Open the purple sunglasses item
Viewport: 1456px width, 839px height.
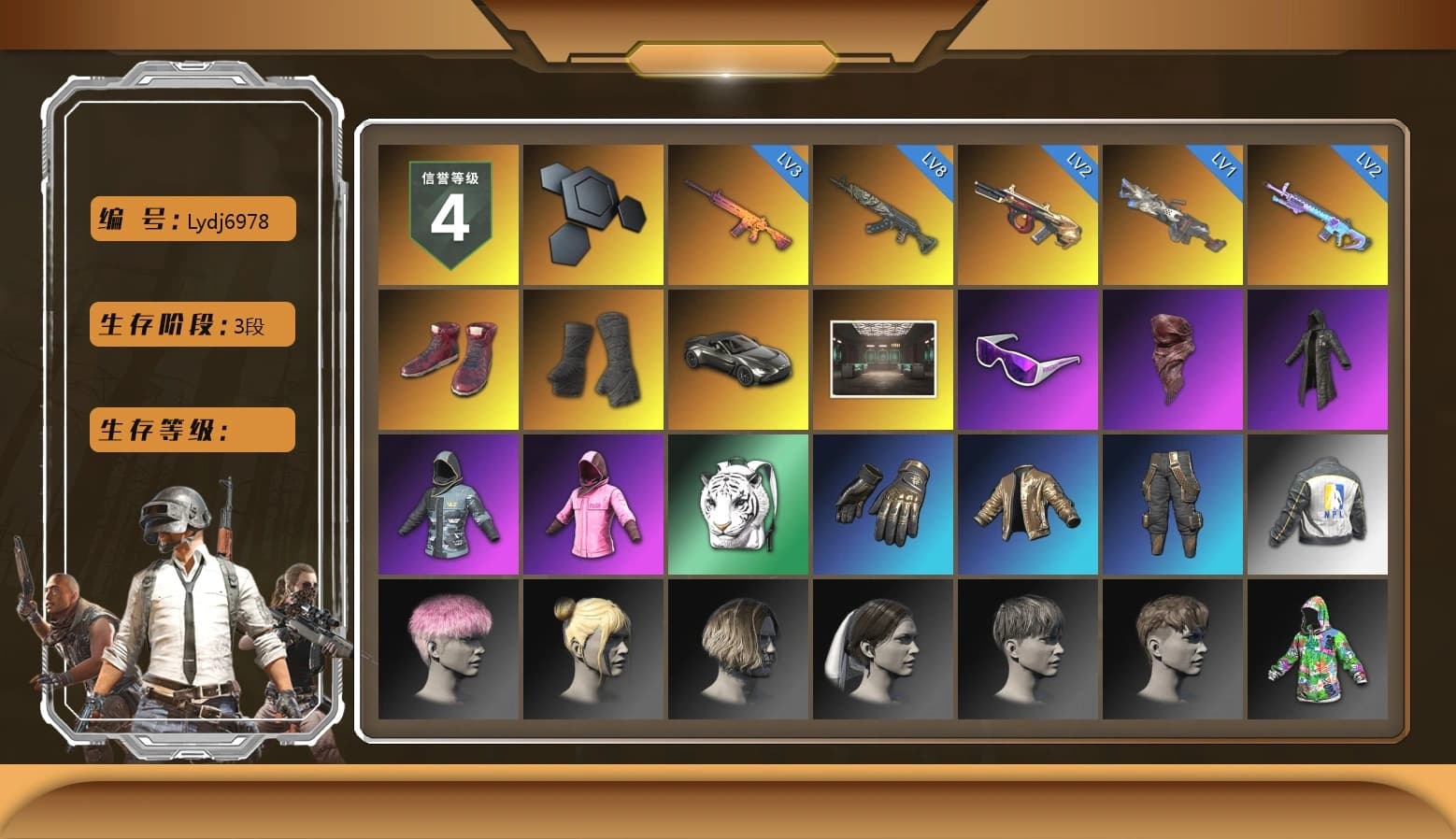(x=1028, y=359)
